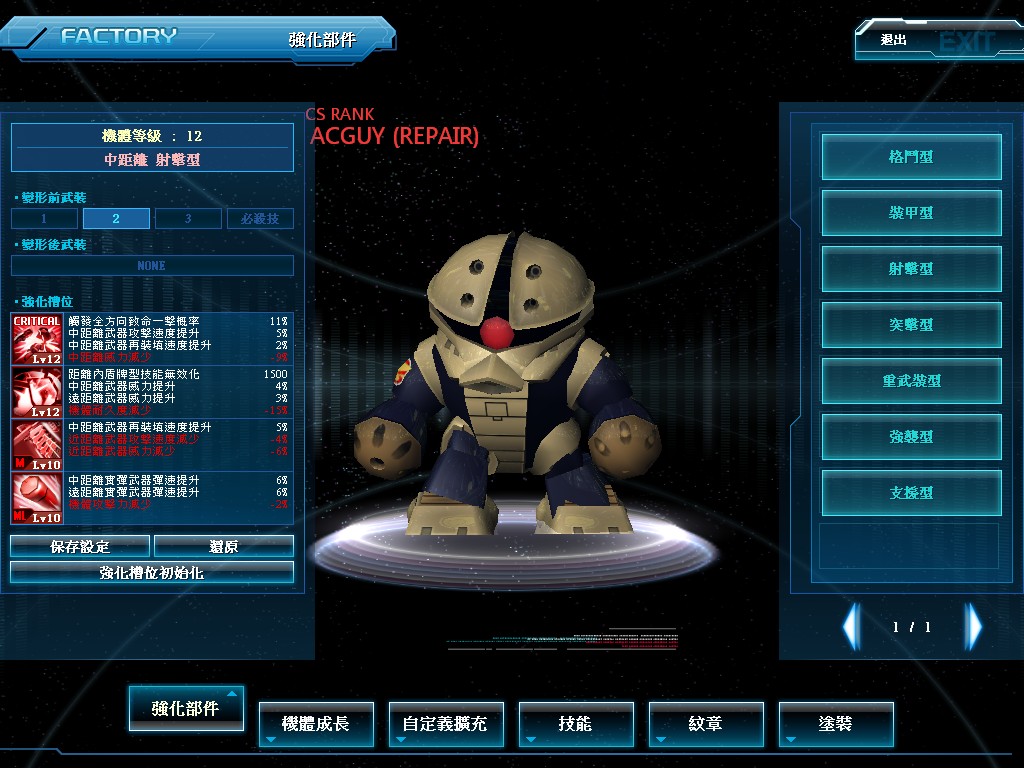Switch to the 塗裝 paint tab
The width and height of the screenshot is (1024, 768).
pyautogui.click(x=836, y=723)
